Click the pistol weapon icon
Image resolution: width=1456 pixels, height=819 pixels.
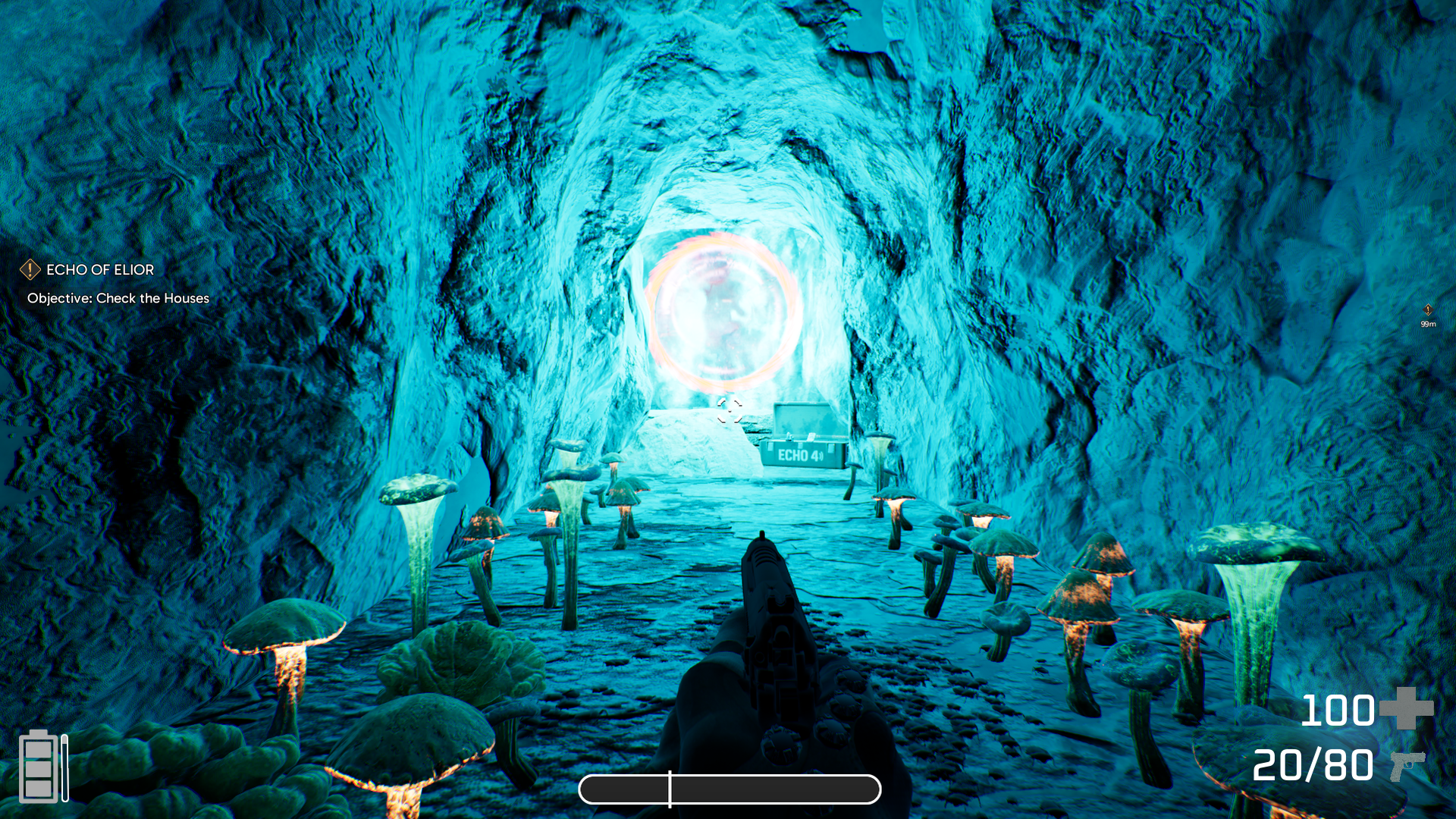click(1407, 766)
